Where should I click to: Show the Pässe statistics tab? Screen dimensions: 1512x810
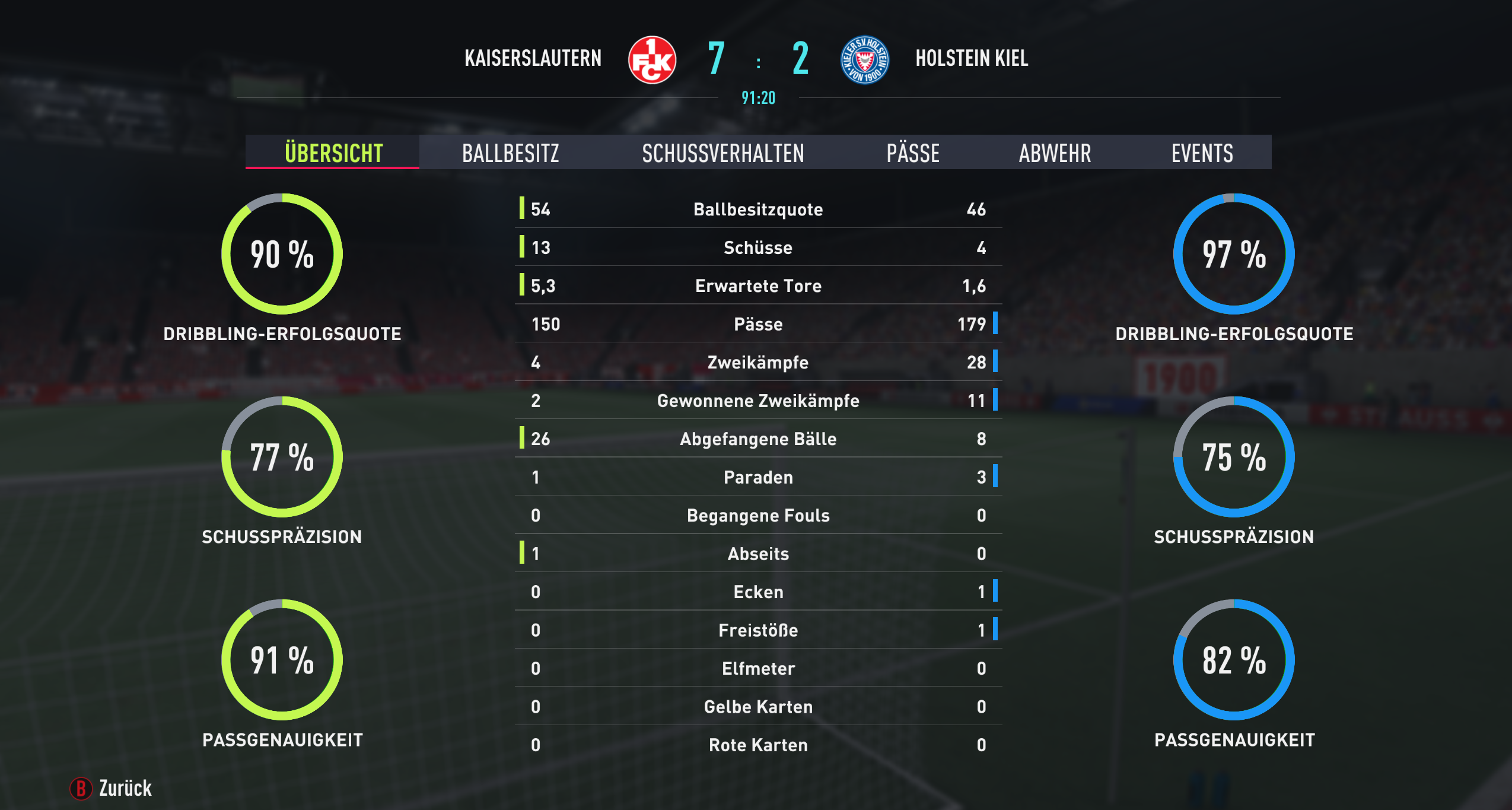[x=912, y=153]
